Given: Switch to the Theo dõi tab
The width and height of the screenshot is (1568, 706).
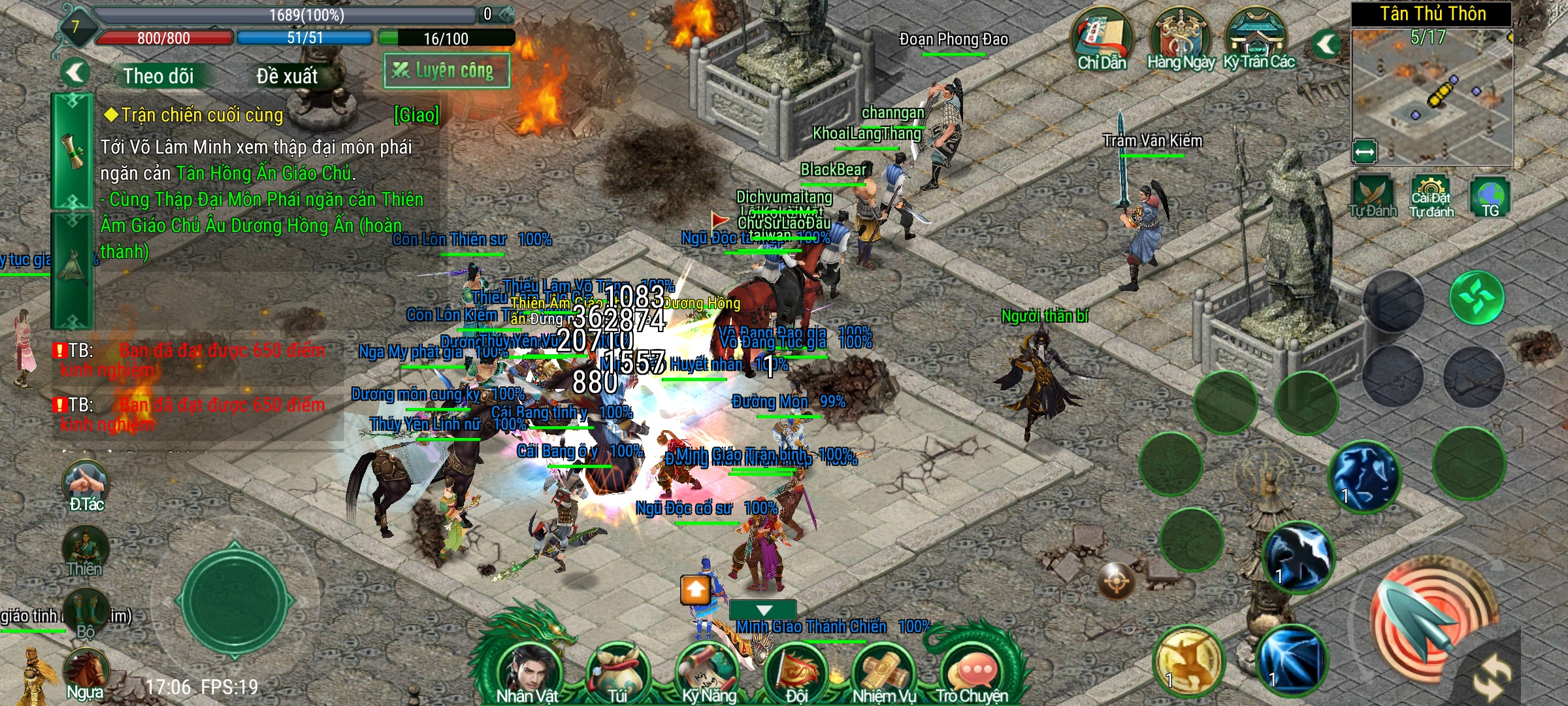Looking at the screenshot, I should click(x=158, y=76).
